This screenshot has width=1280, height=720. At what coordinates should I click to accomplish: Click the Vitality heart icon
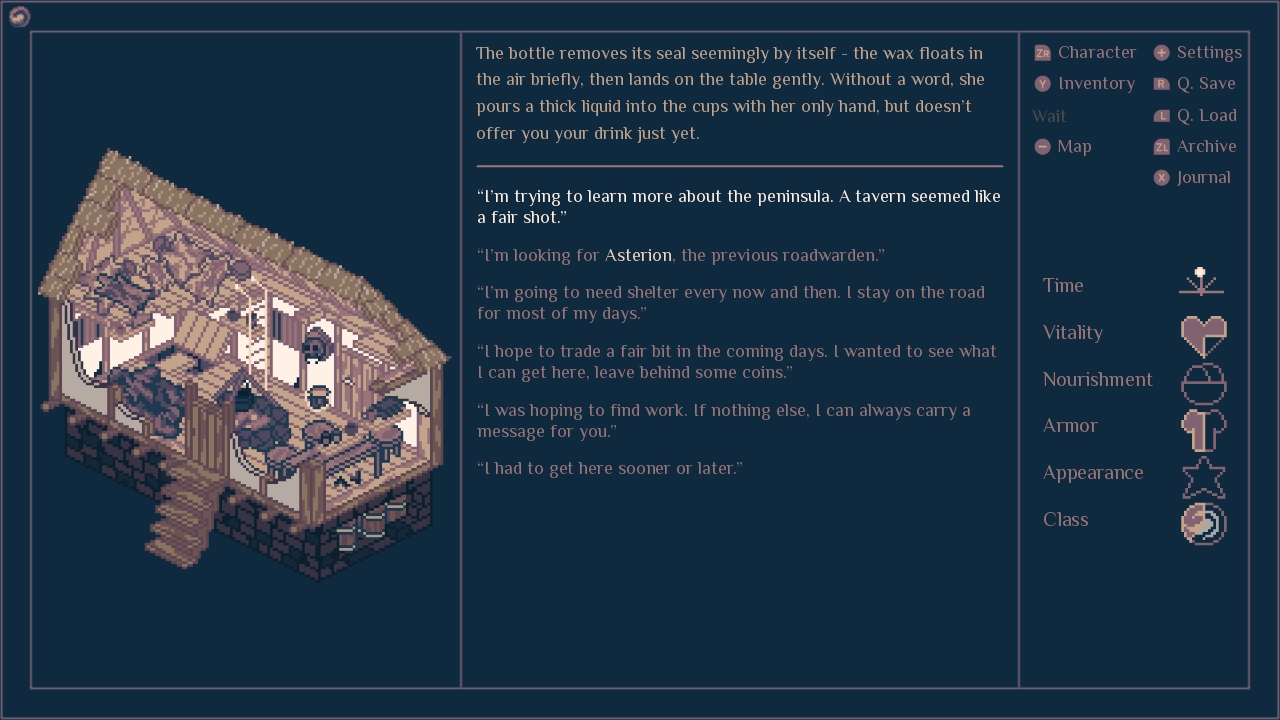point(1203,334)
